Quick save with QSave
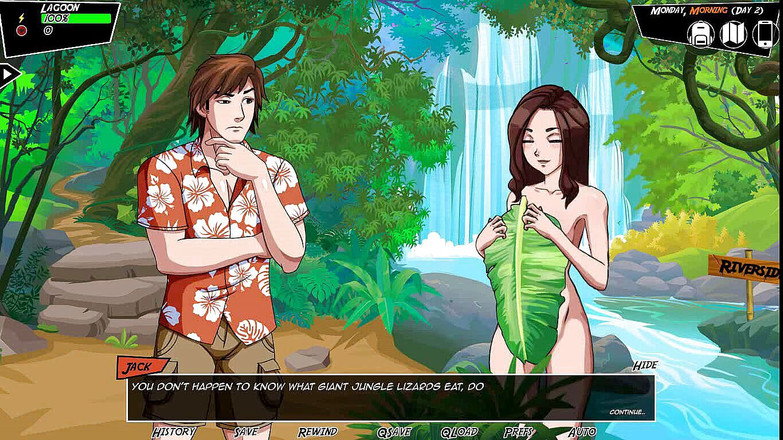Screen dimensions: 783x440 (394, 432)
